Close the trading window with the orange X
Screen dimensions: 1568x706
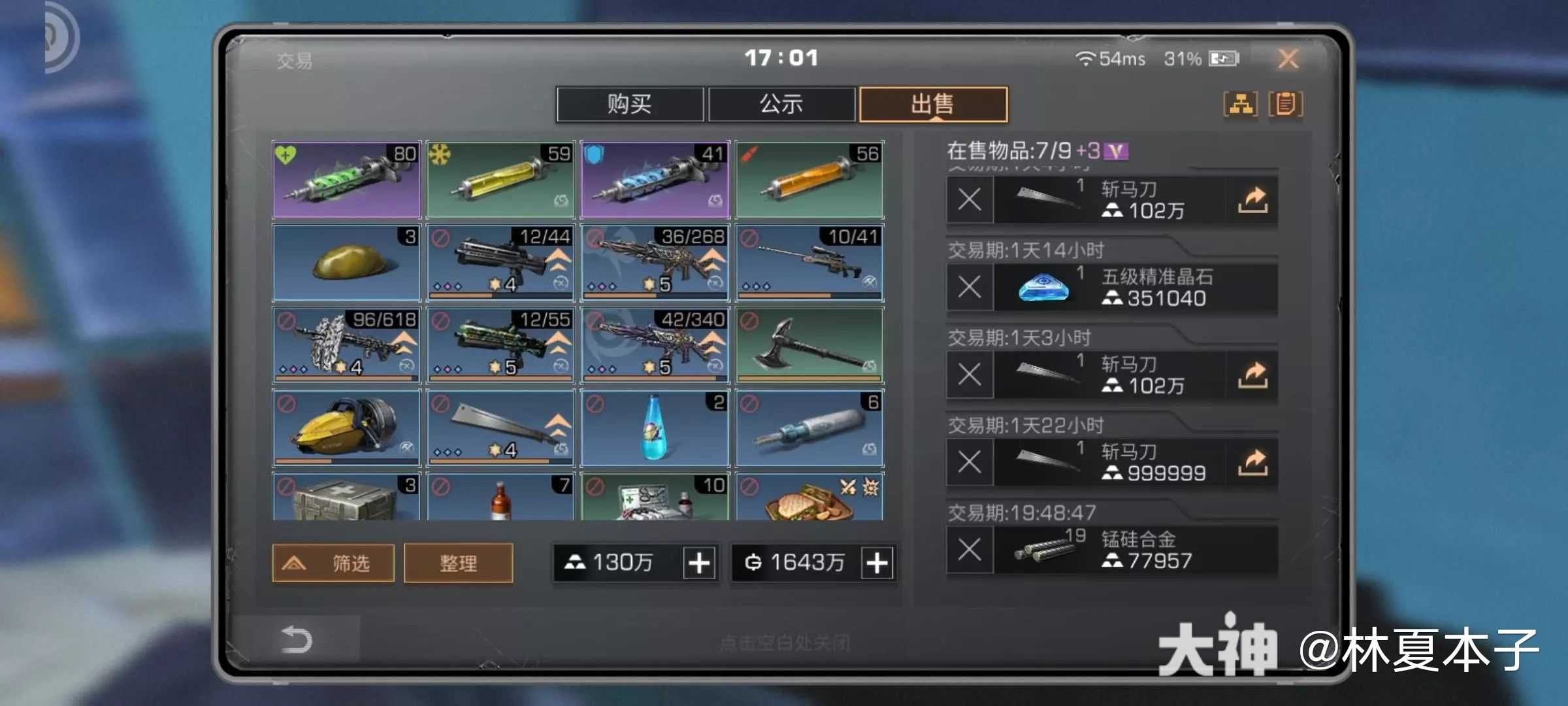[1288, 59]
